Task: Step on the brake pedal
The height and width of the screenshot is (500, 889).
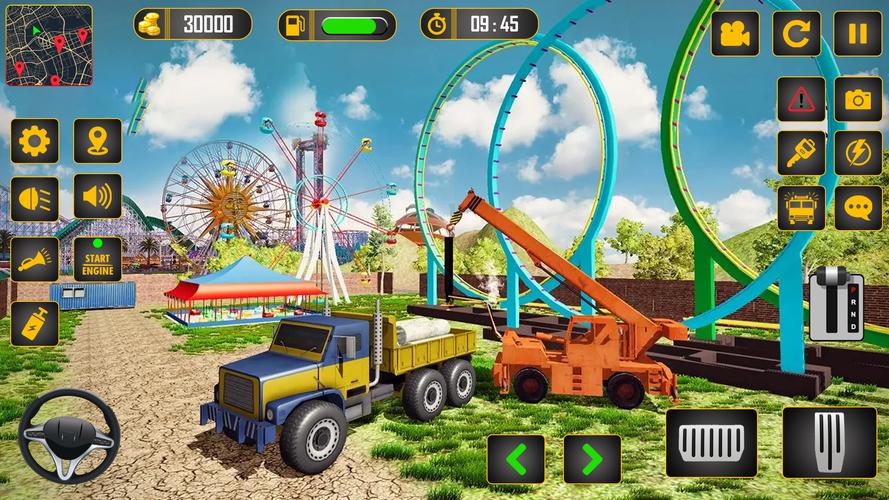Action: tap(712, 441)
